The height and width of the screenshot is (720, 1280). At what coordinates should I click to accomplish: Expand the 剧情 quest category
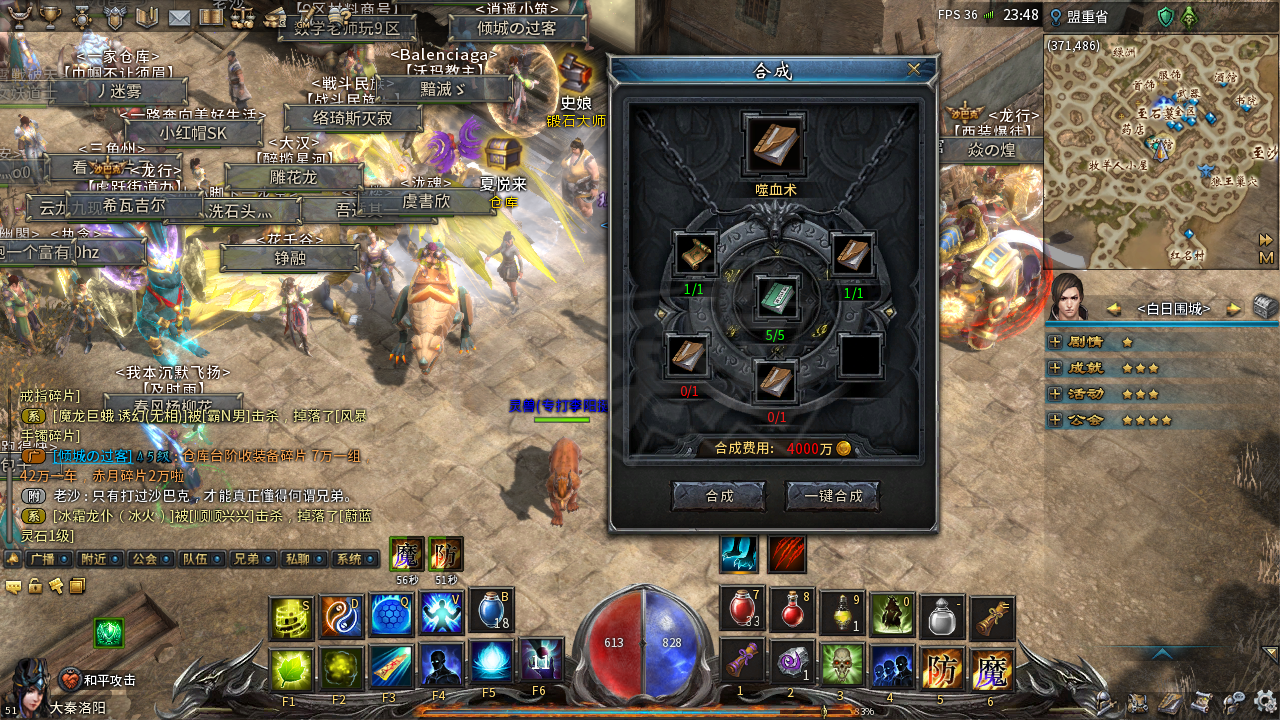(x=1055, y=342)
